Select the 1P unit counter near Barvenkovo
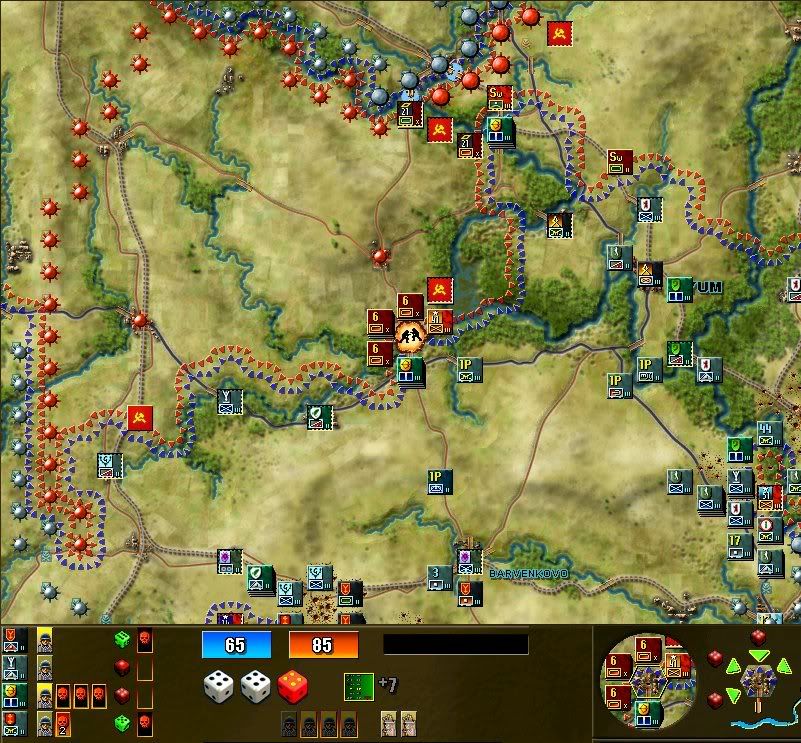The width and height of the screenshot is (801, 743). click(440, 482)
